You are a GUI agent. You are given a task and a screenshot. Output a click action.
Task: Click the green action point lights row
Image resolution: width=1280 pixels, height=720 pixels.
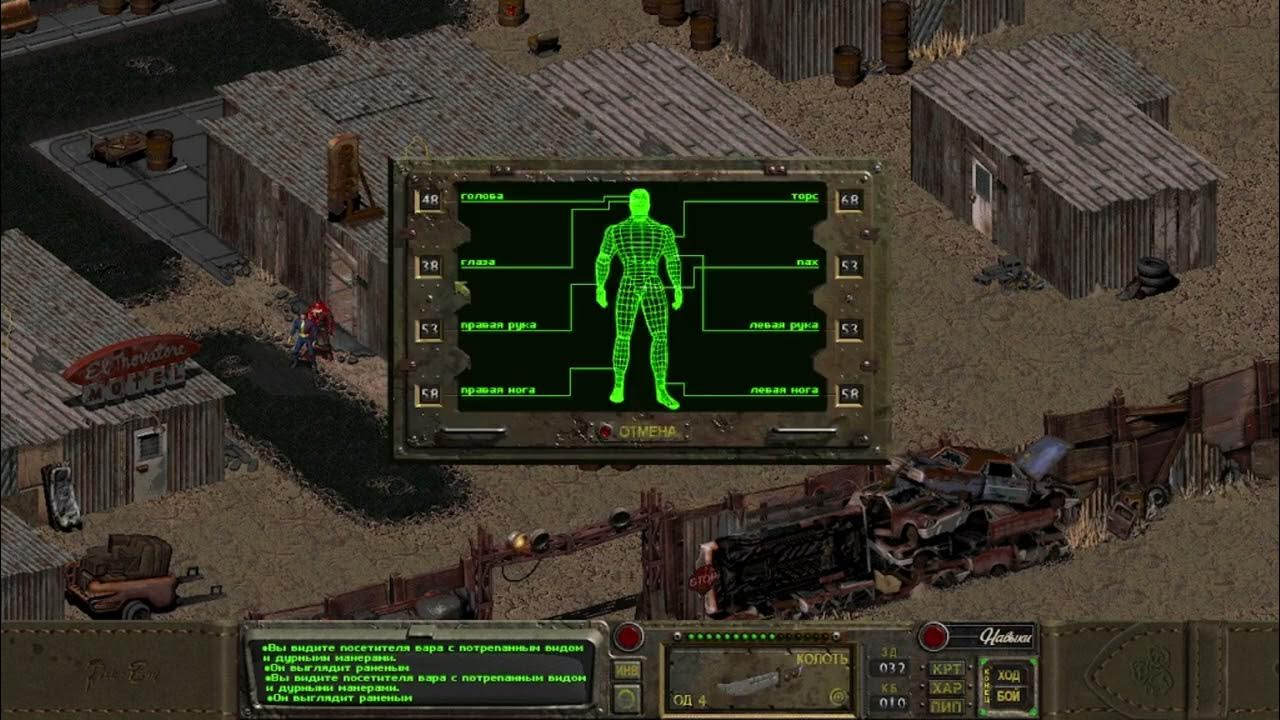click(x=730, y=634)
